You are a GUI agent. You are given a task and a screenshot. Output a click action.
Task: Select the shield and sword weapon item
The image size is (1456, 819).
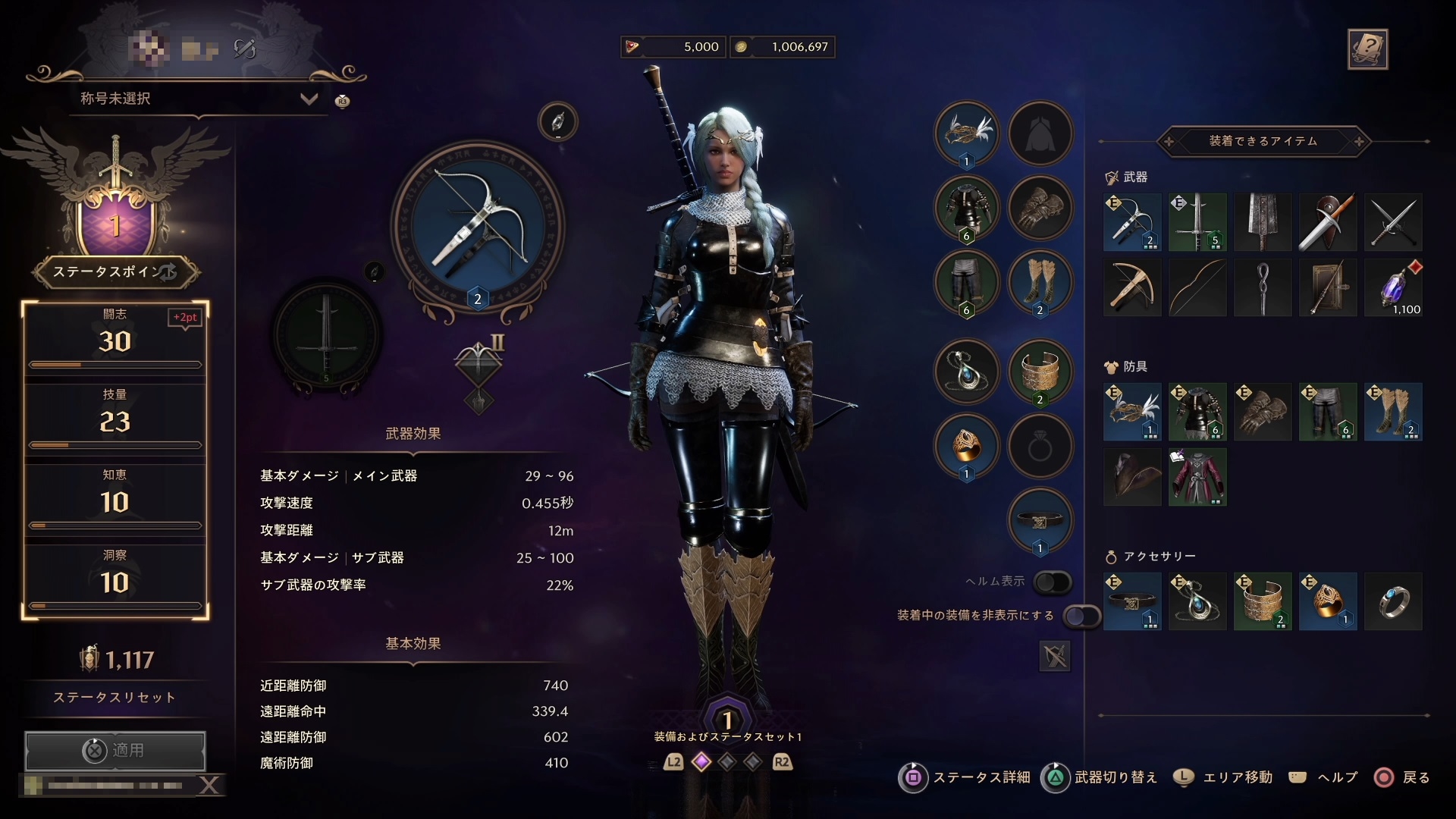[1327, 222]
